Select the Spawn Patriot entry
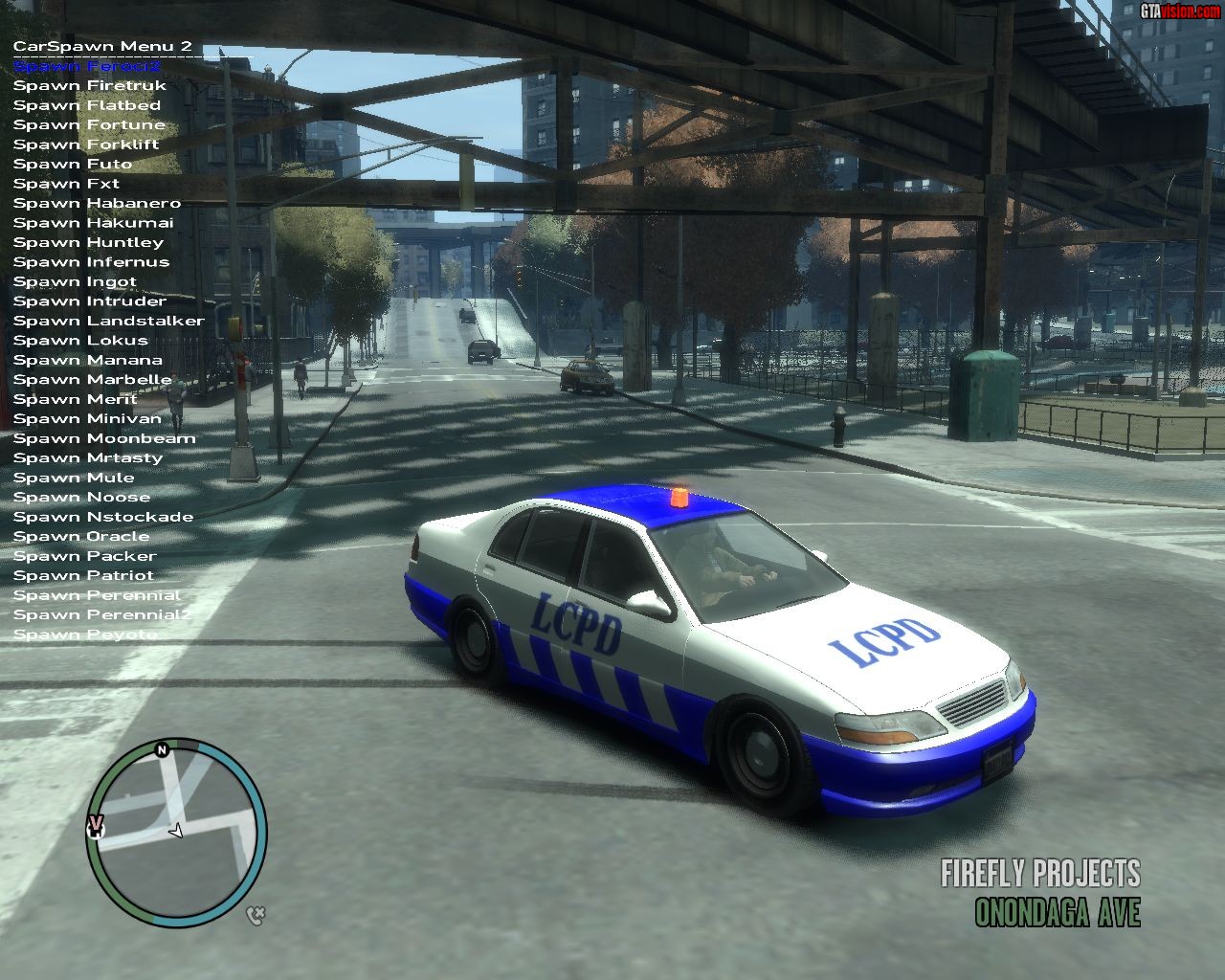This screenshot has width=1225, height=980. 83,575
